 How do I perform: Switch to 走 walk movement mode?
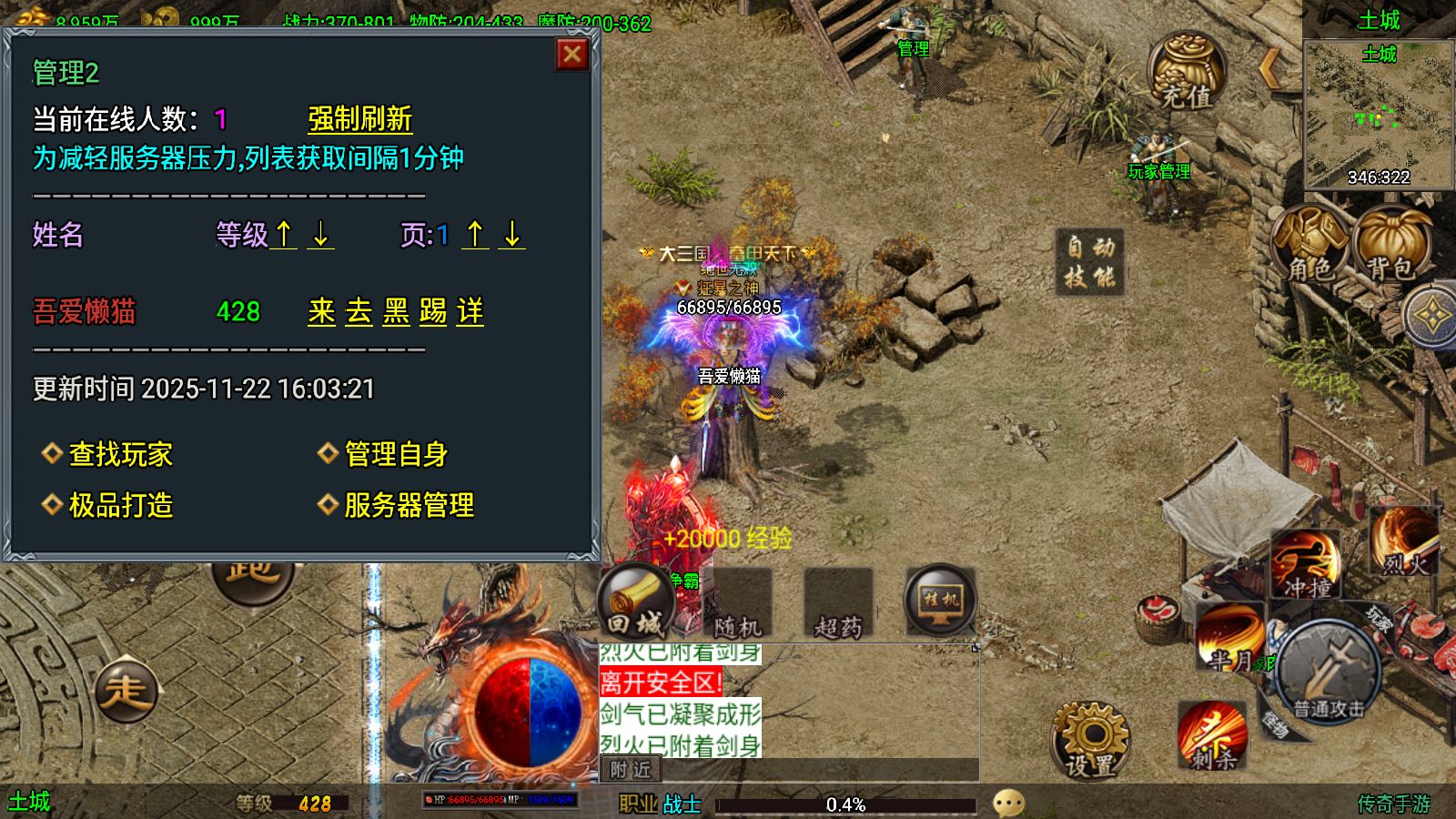pyautogui.click(x=127, y=690)
